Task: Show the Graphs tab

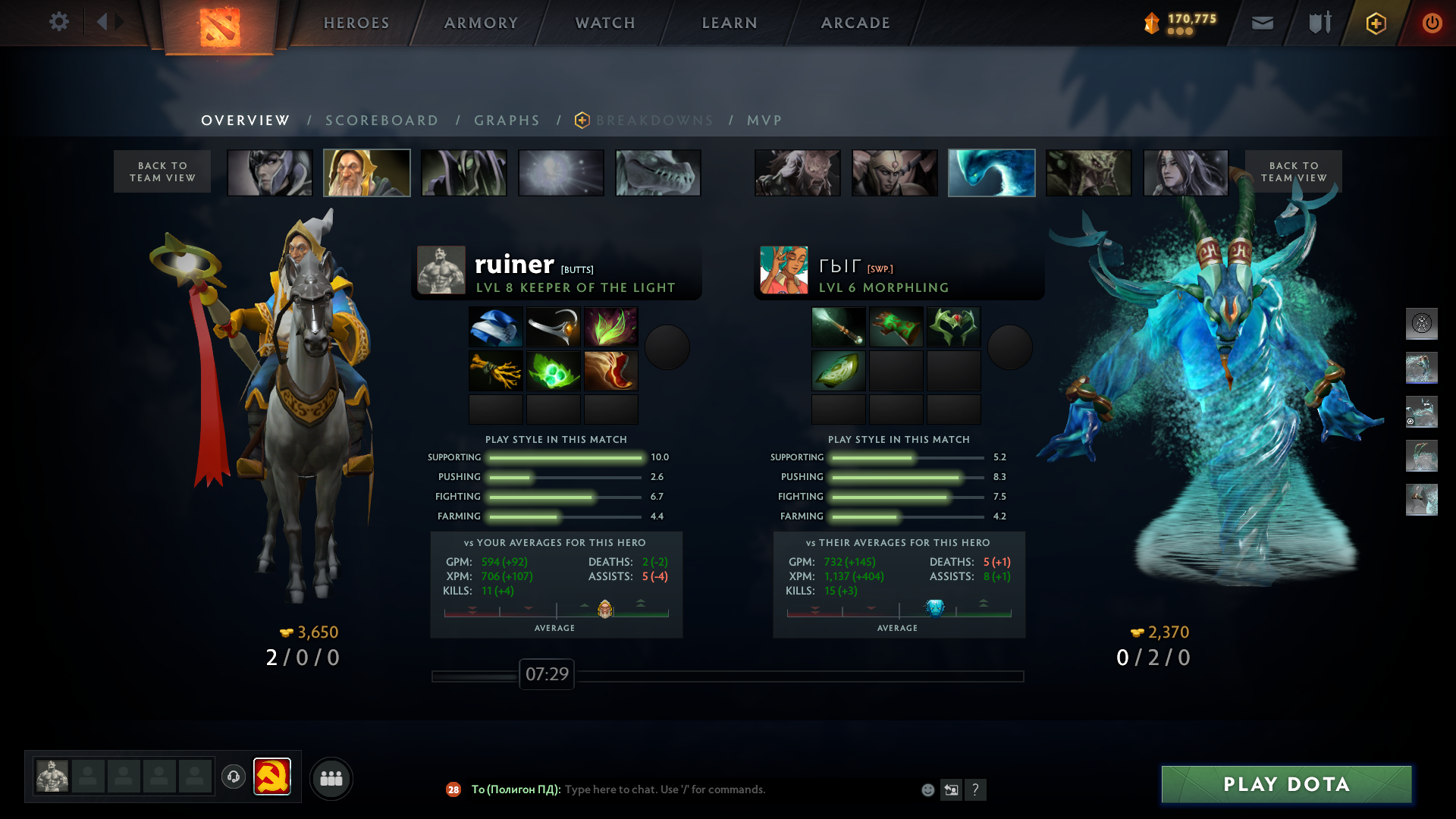Action: tap(507, 121)
